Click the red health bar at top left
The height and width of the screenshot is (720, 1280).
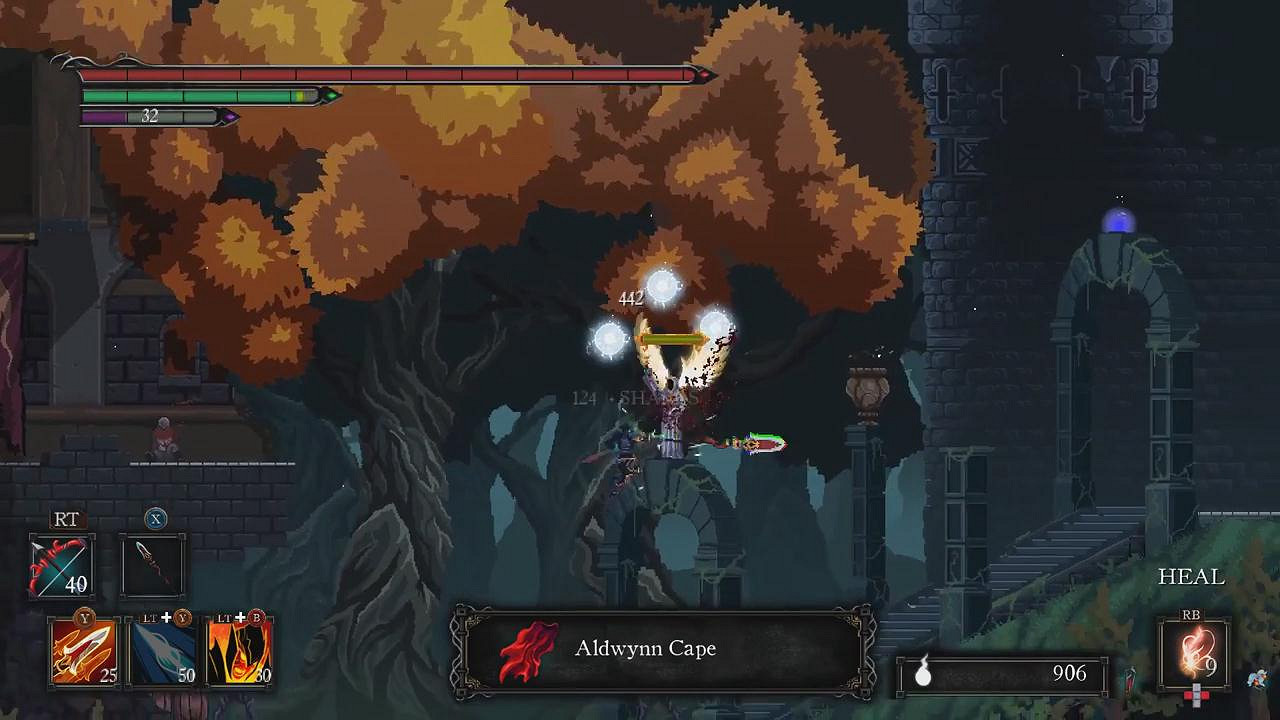click(x=390, y=73)
